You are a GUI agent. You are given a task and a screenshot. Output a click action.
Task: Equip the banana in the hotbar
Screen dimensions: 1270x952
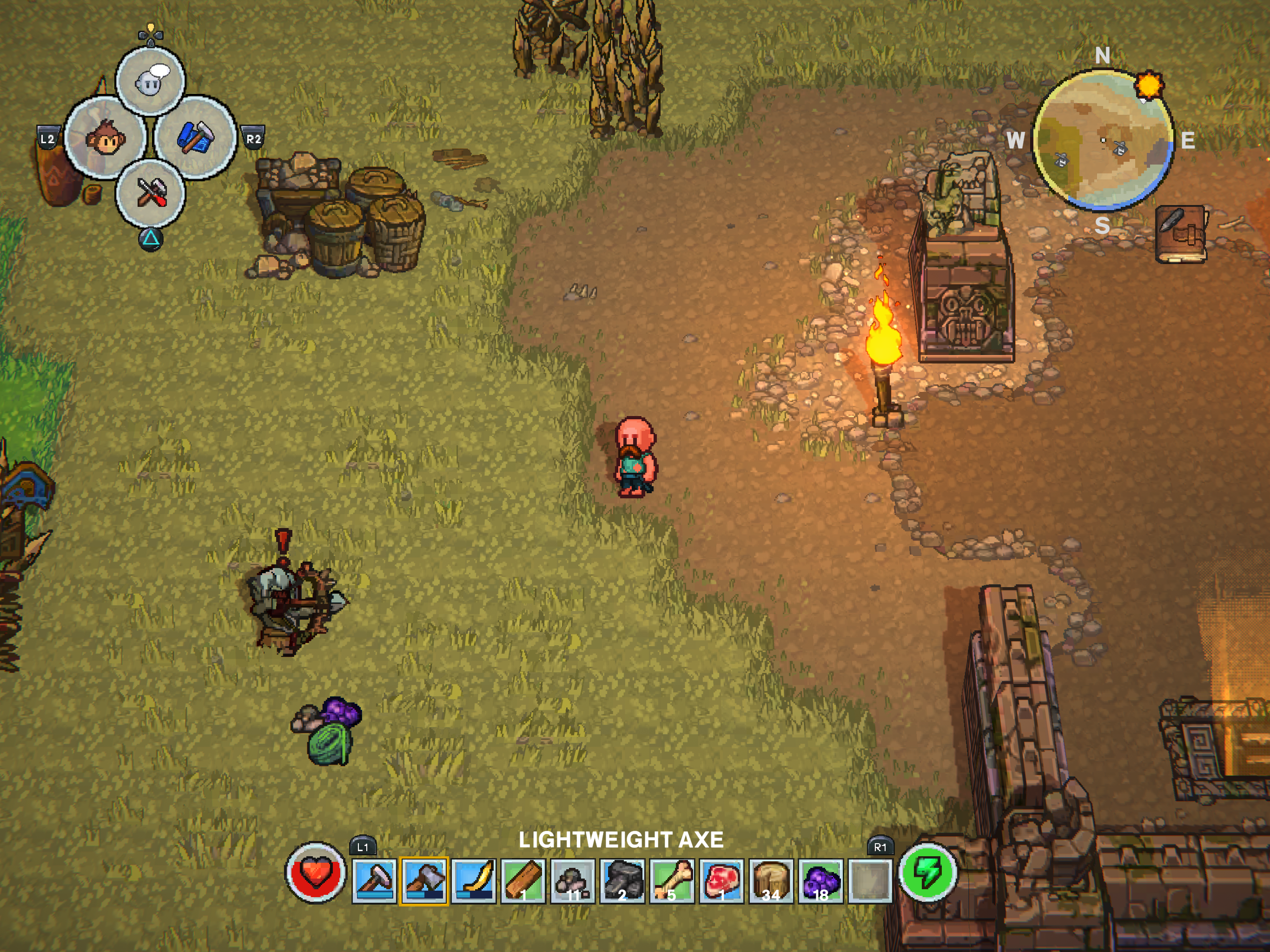[474, 880]
